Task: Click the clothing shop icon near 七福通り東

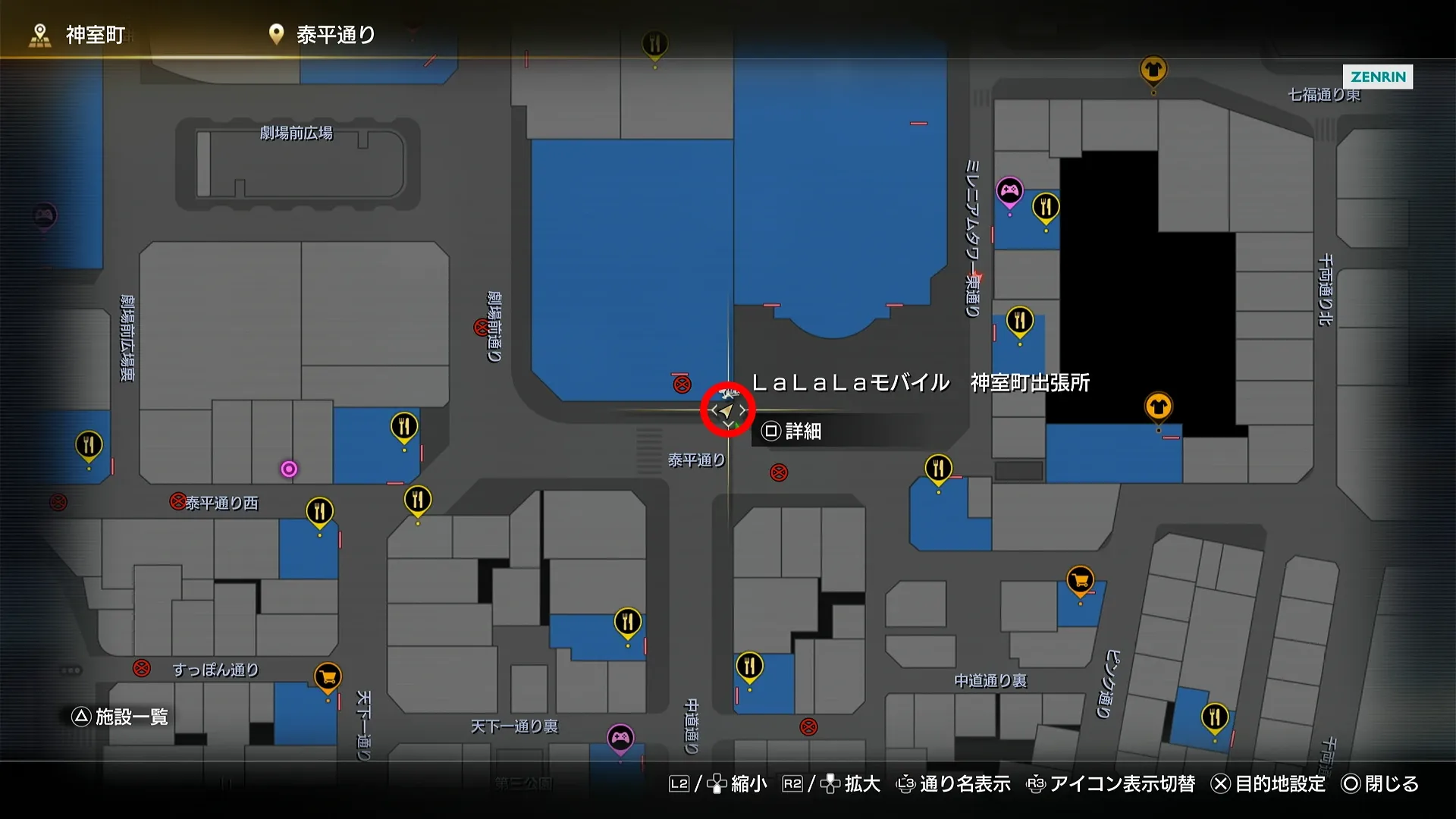Action: (1153, 71)
